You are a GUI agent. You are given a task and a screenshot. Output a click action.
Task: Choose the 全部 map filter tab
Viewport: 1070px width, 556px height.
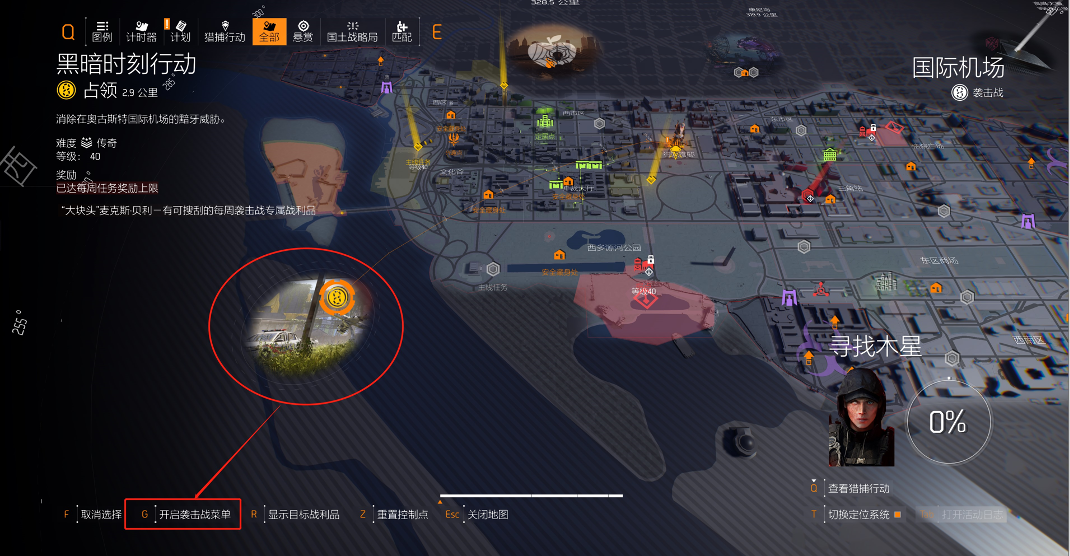[268, 31]
